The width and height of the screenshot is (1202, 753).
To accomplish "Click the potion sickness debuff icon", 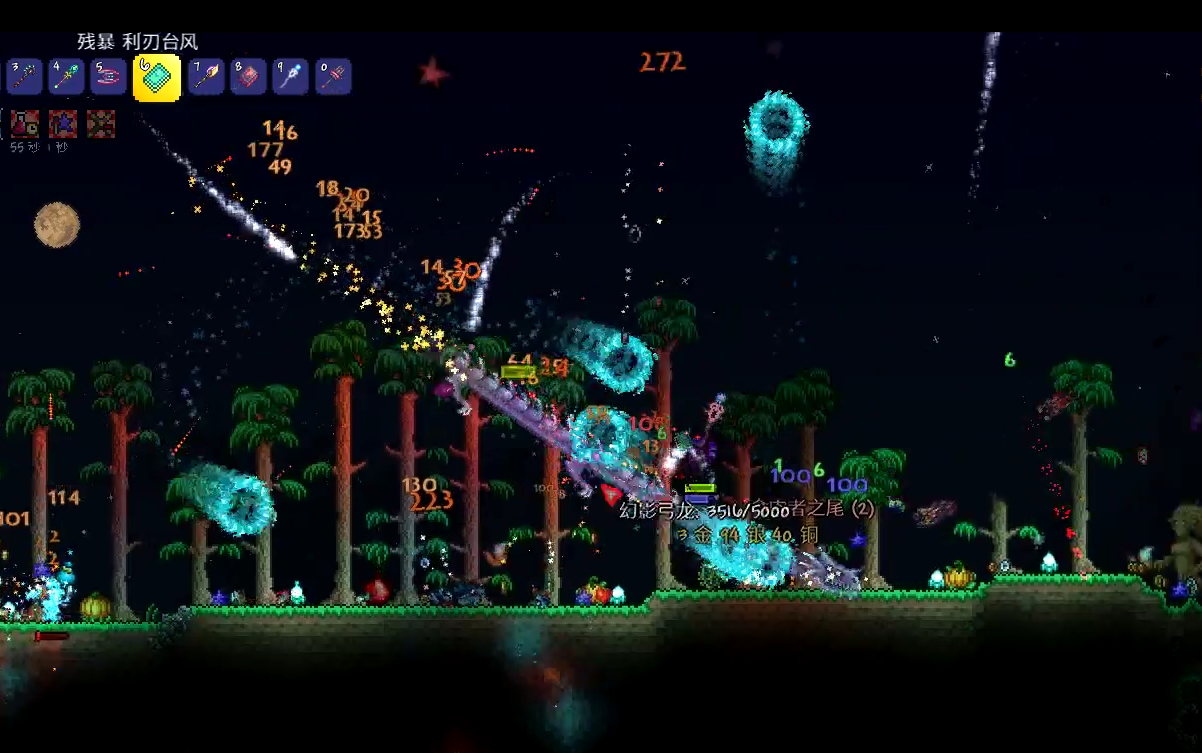I will tap(25, 124).
